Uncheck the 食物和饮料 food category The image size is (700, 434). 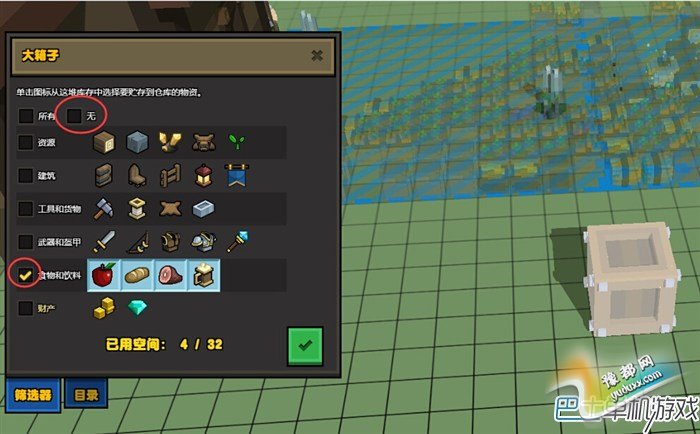[25, 275]
